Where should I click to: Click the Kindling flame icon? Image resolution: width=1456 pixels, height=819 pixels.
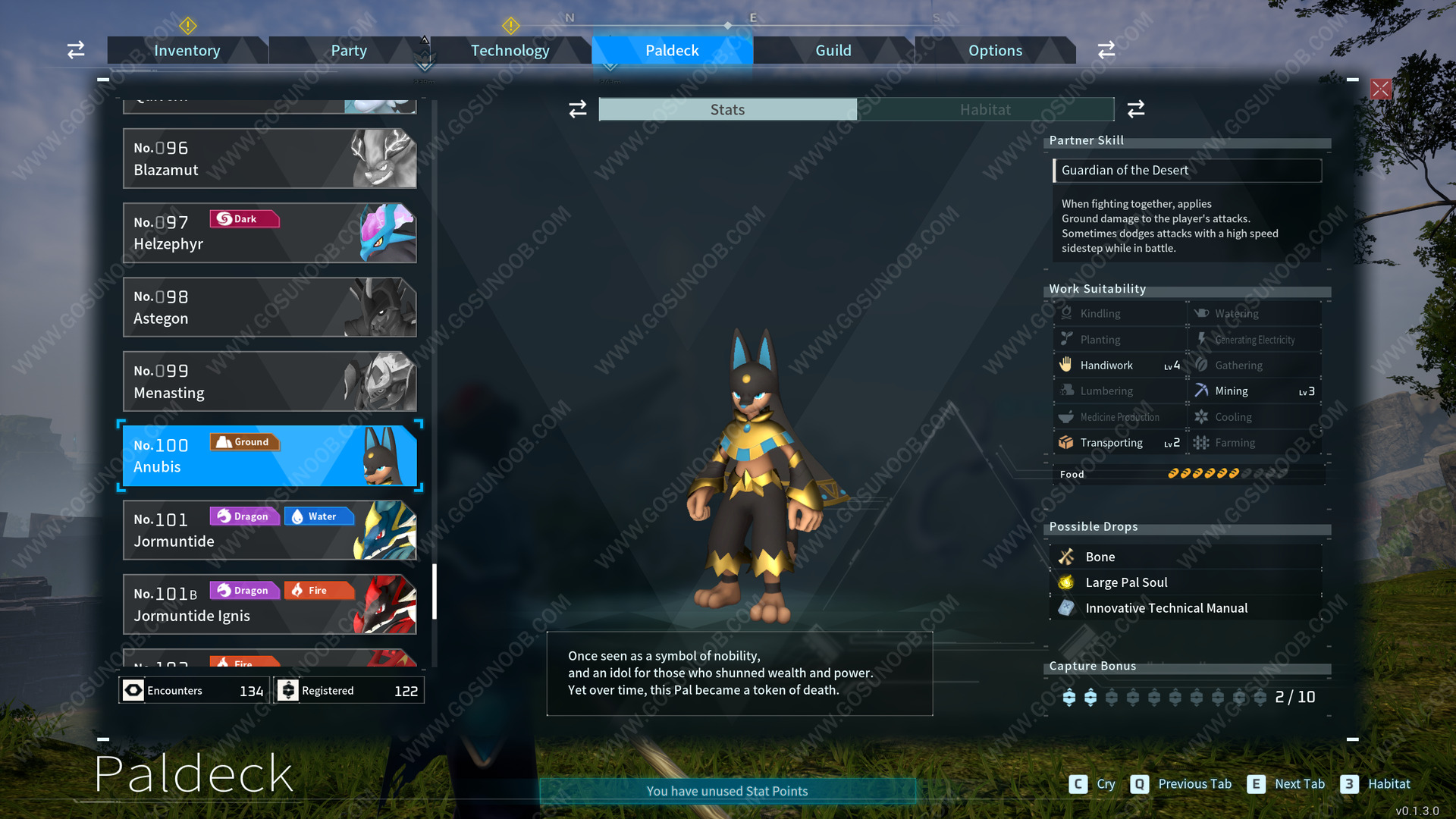click(x=1067, y=312)
